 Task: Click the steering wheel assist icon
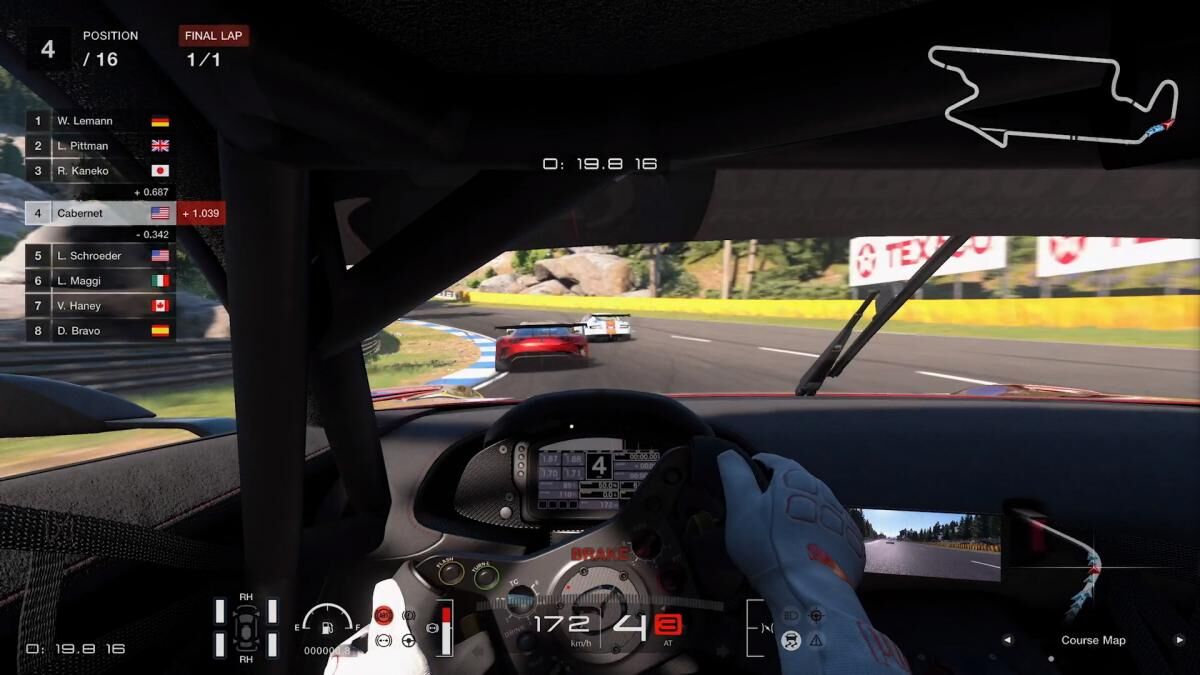tap(408, 640)
